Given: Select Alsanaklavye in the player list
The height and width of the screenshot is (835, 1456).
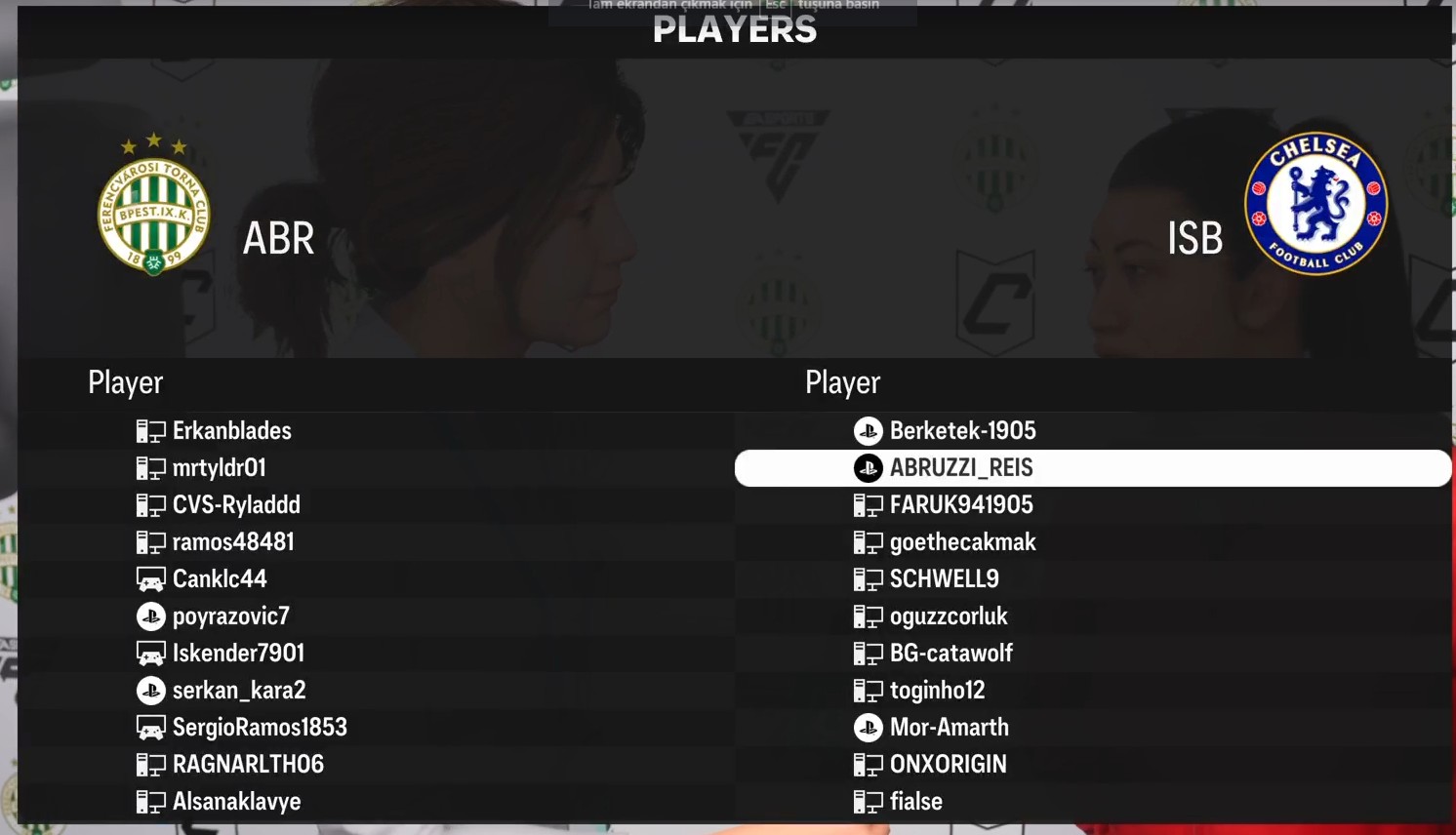Looking at the screenshot, I should point(236,802).
